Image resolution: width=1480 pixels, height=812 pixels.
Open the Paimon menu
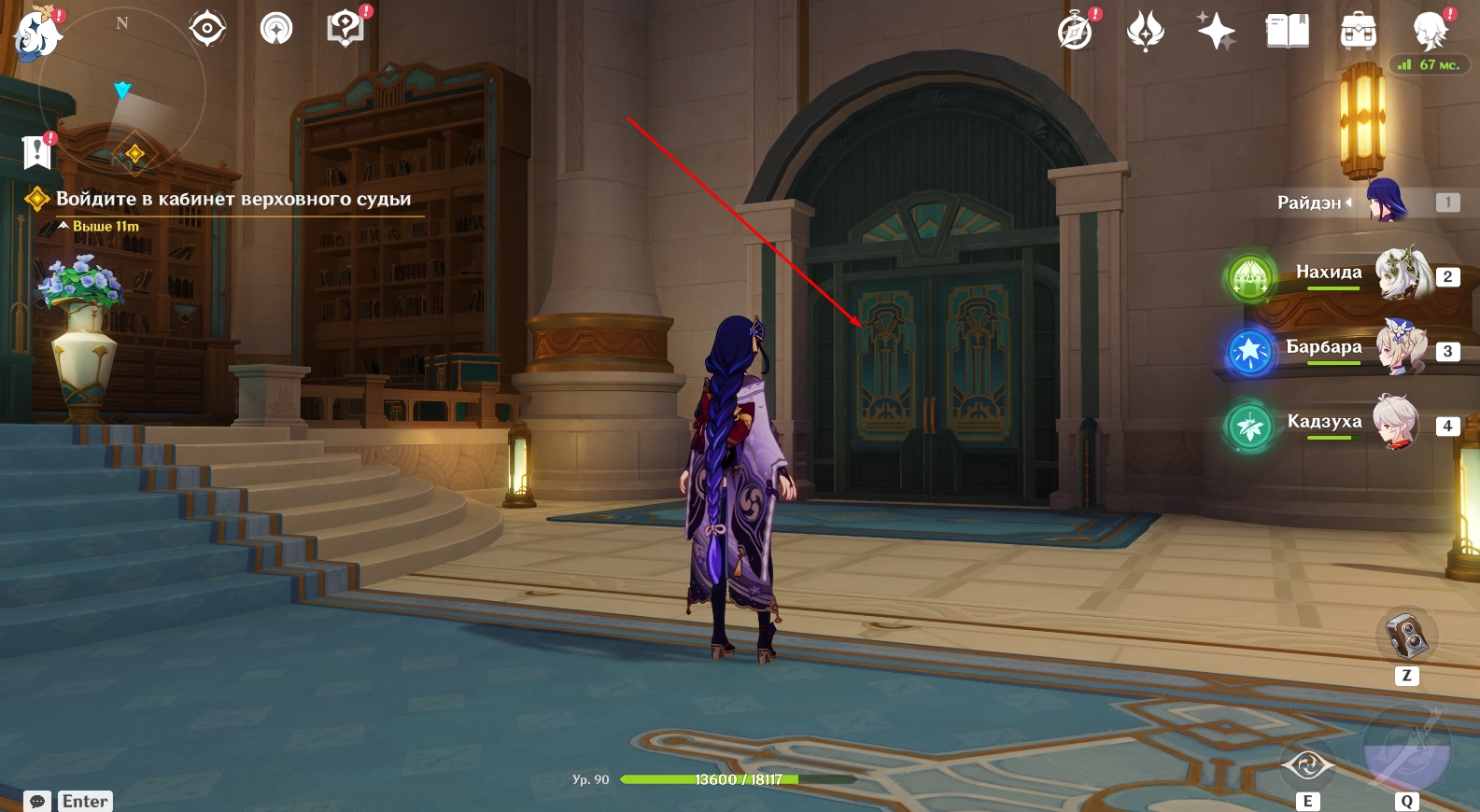pos(37,33)
